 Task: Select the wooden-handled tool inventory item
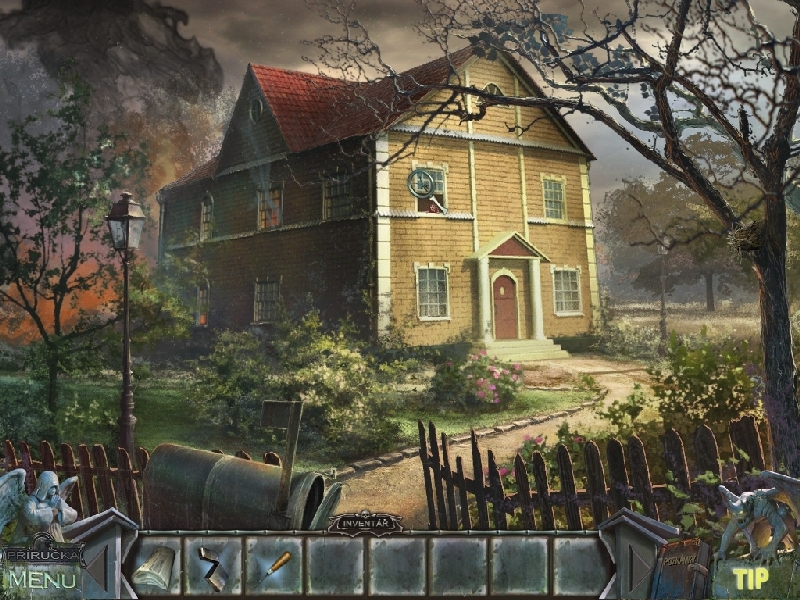coord(273,565)
